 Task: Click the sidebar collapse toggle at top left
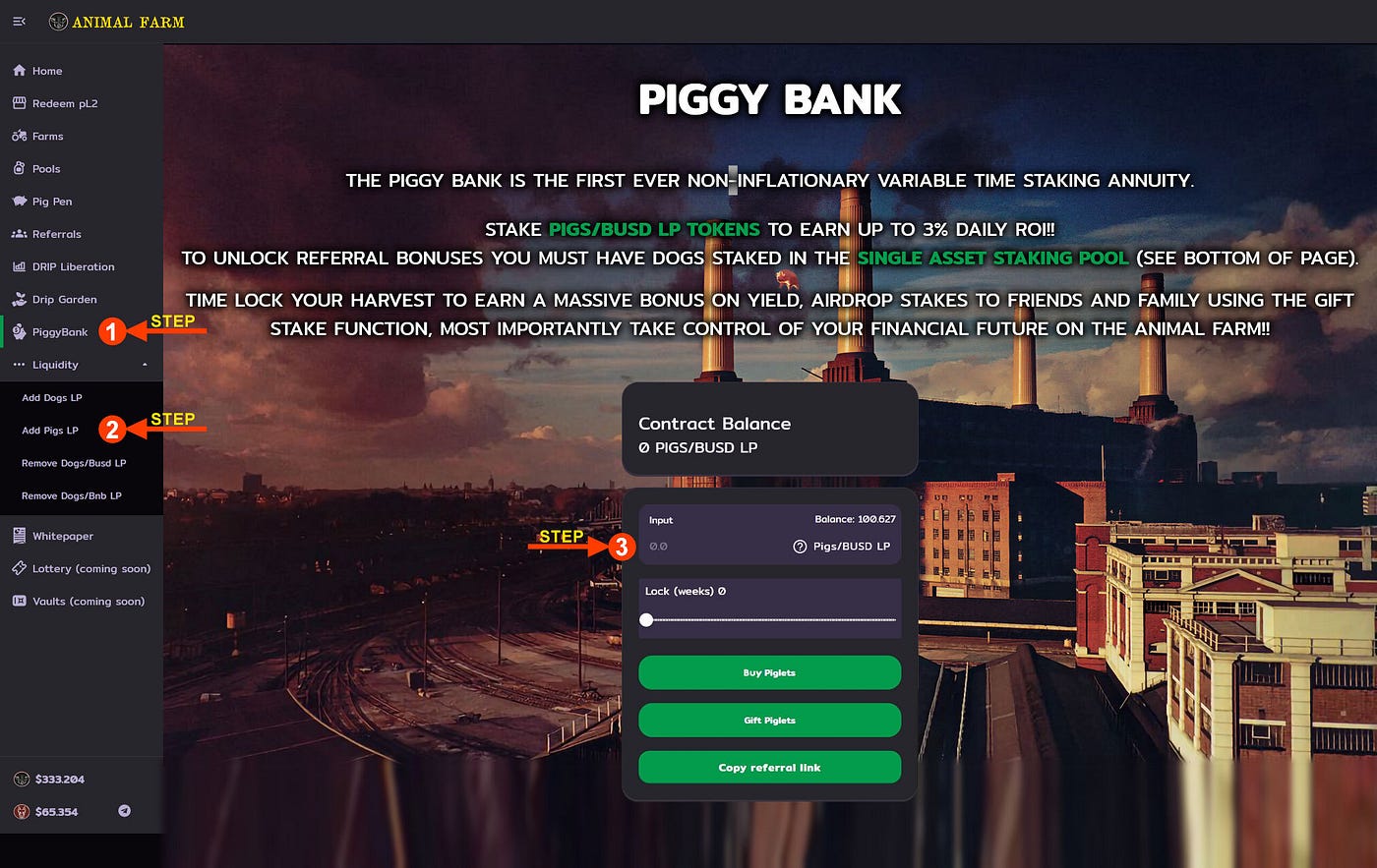coord(19,21)
